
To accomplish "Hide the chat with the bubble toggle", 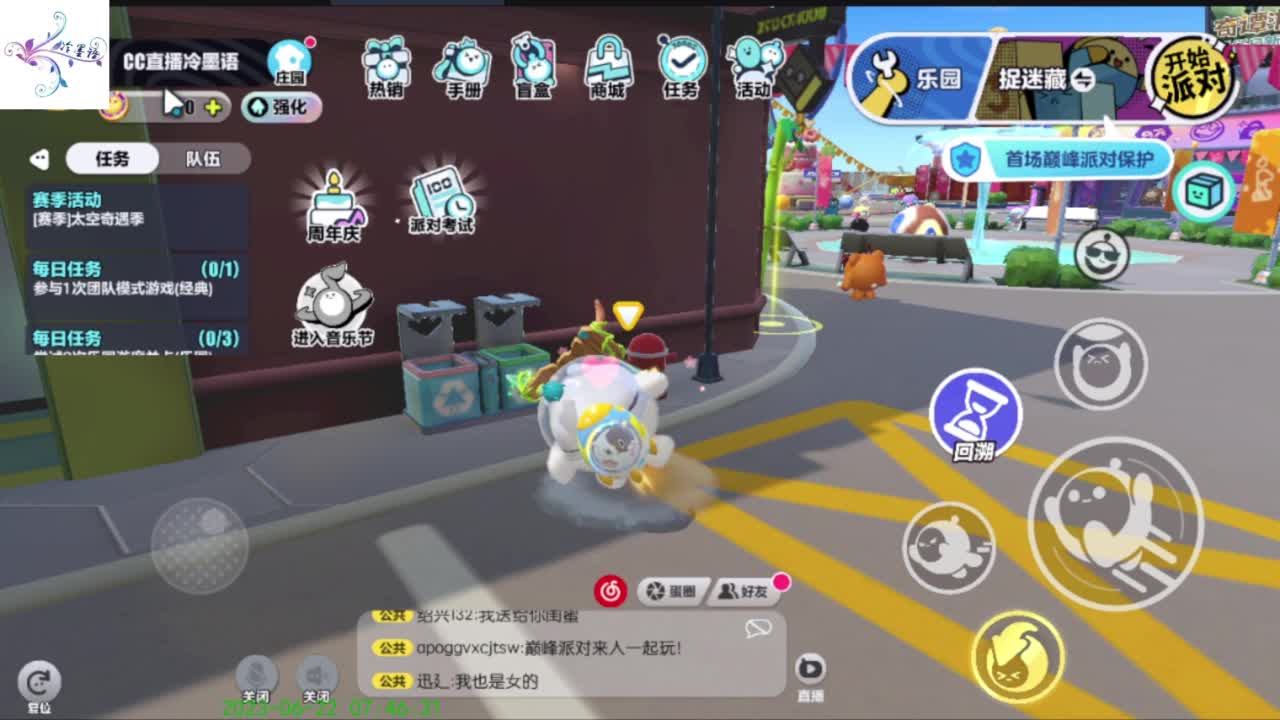I will tap(760, 625).
